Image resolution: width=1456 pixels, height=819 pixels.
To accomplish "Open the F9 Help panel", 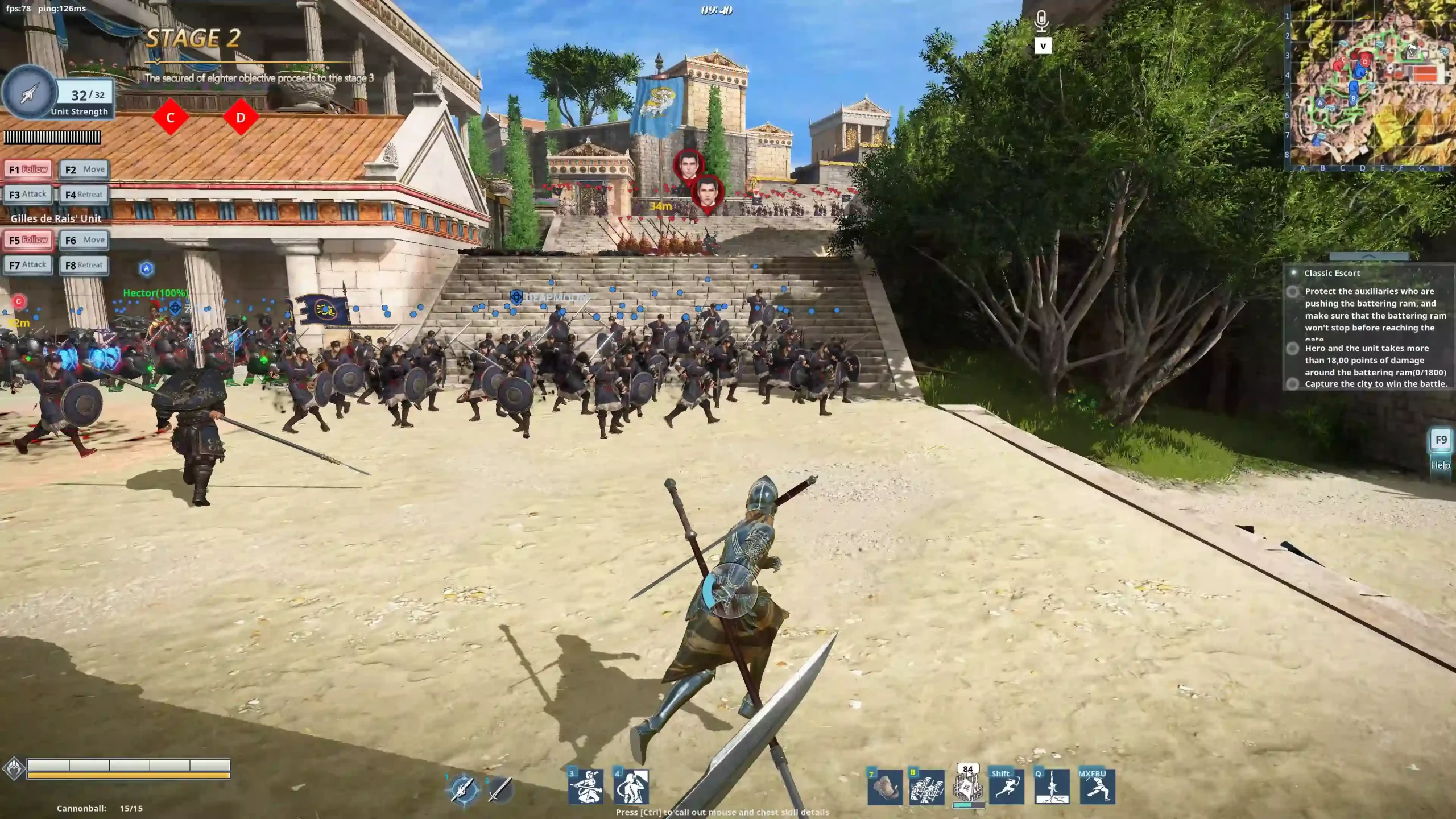I will 1441,440.
